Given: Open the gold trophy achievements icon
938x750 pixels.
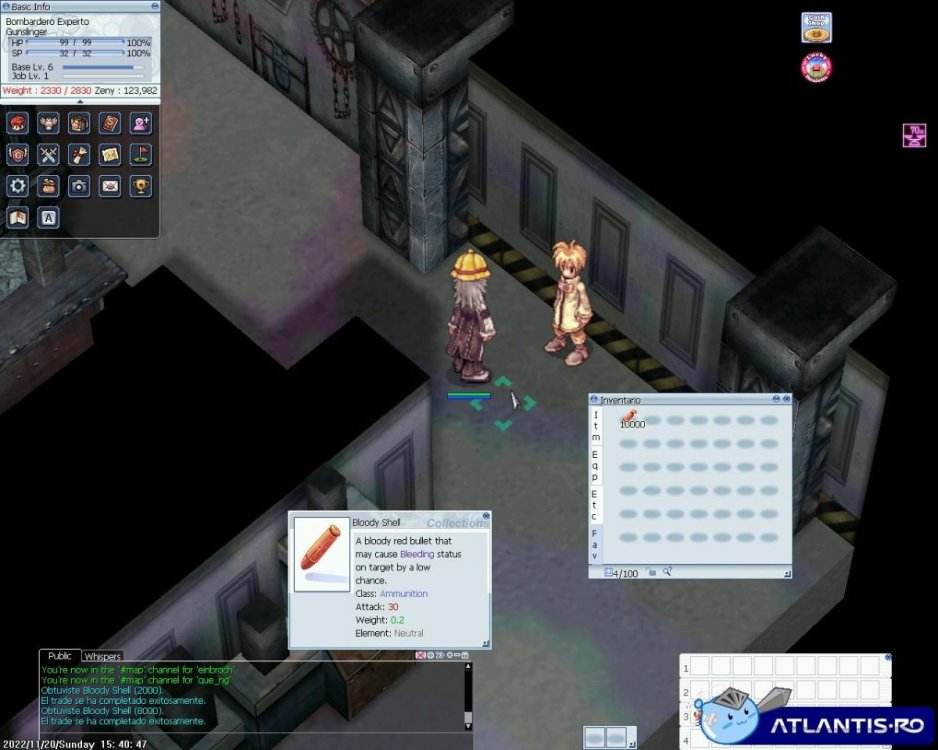Looking at the screenshot, I should (x=141, y=186).
